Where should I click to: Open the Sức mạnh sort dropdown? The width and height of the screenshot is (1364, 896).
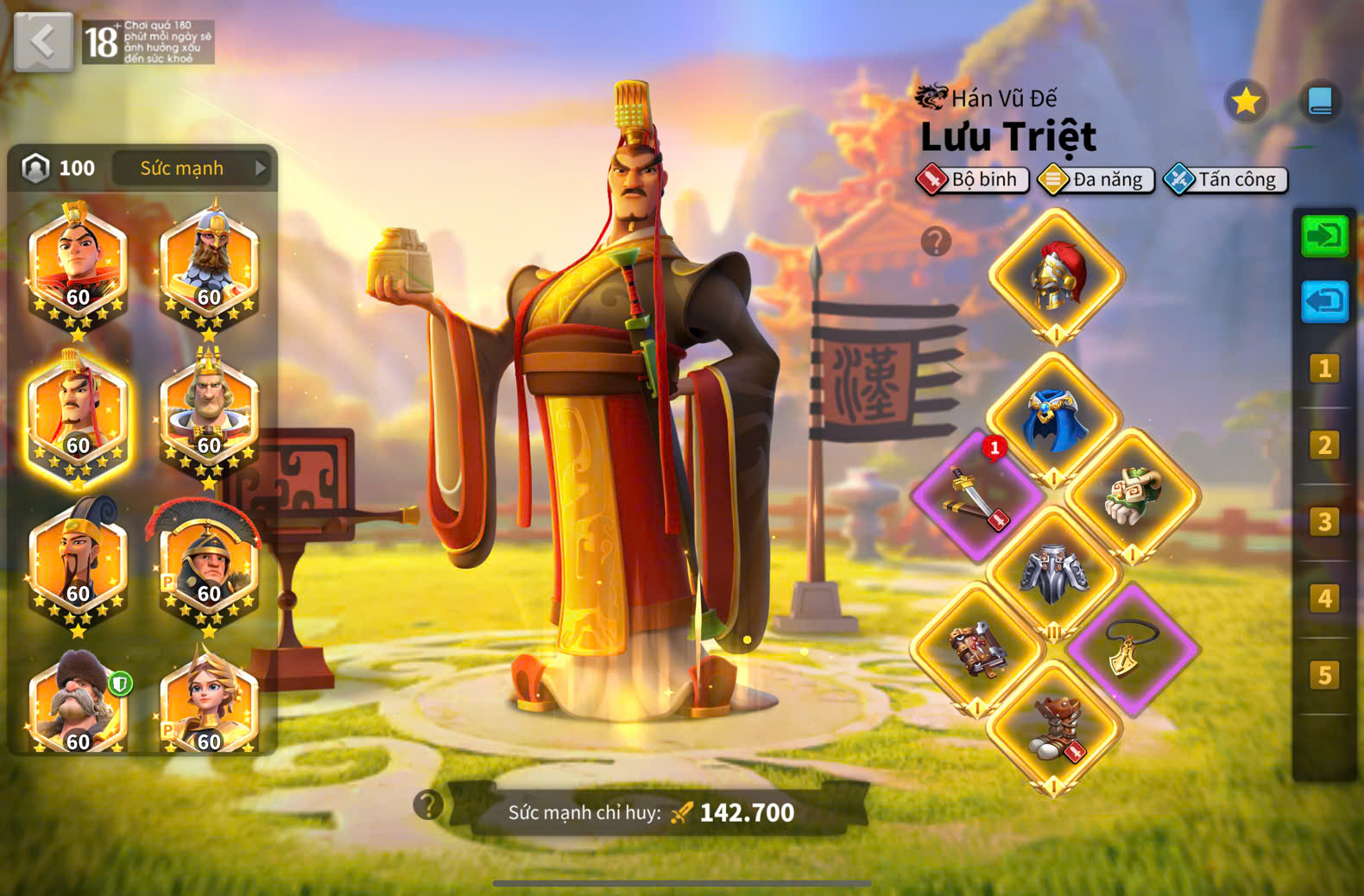coord(192,168)
